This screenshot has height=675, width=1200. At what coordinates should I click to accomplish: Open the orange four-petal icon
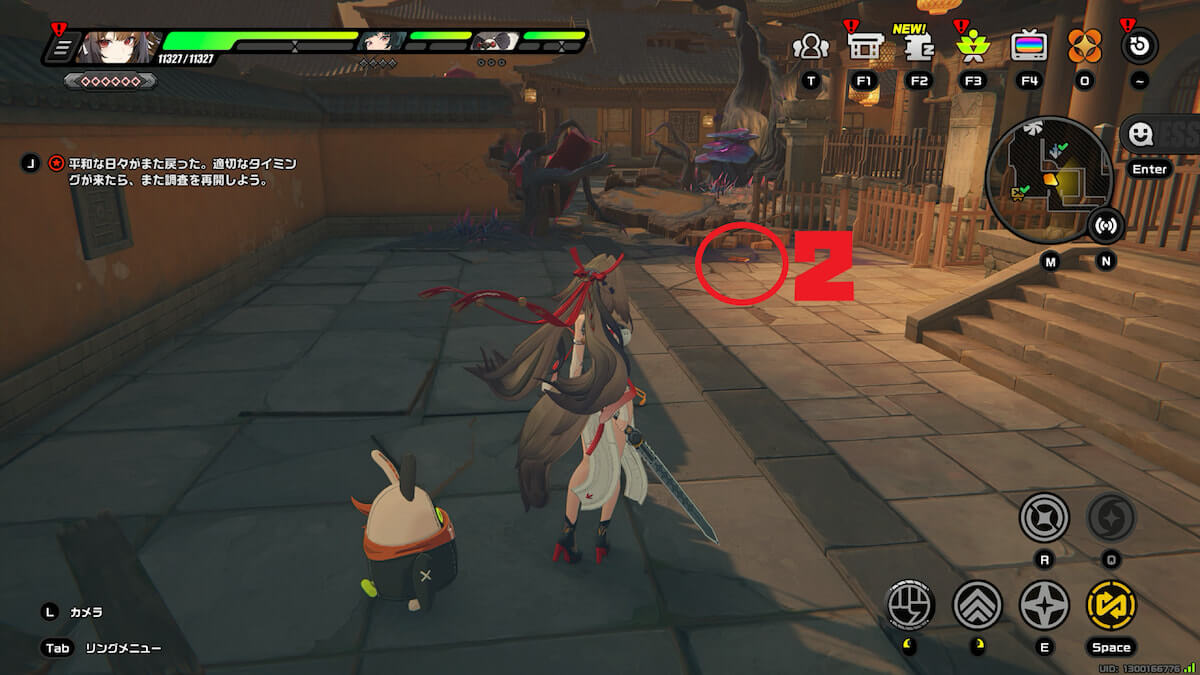1084,46
